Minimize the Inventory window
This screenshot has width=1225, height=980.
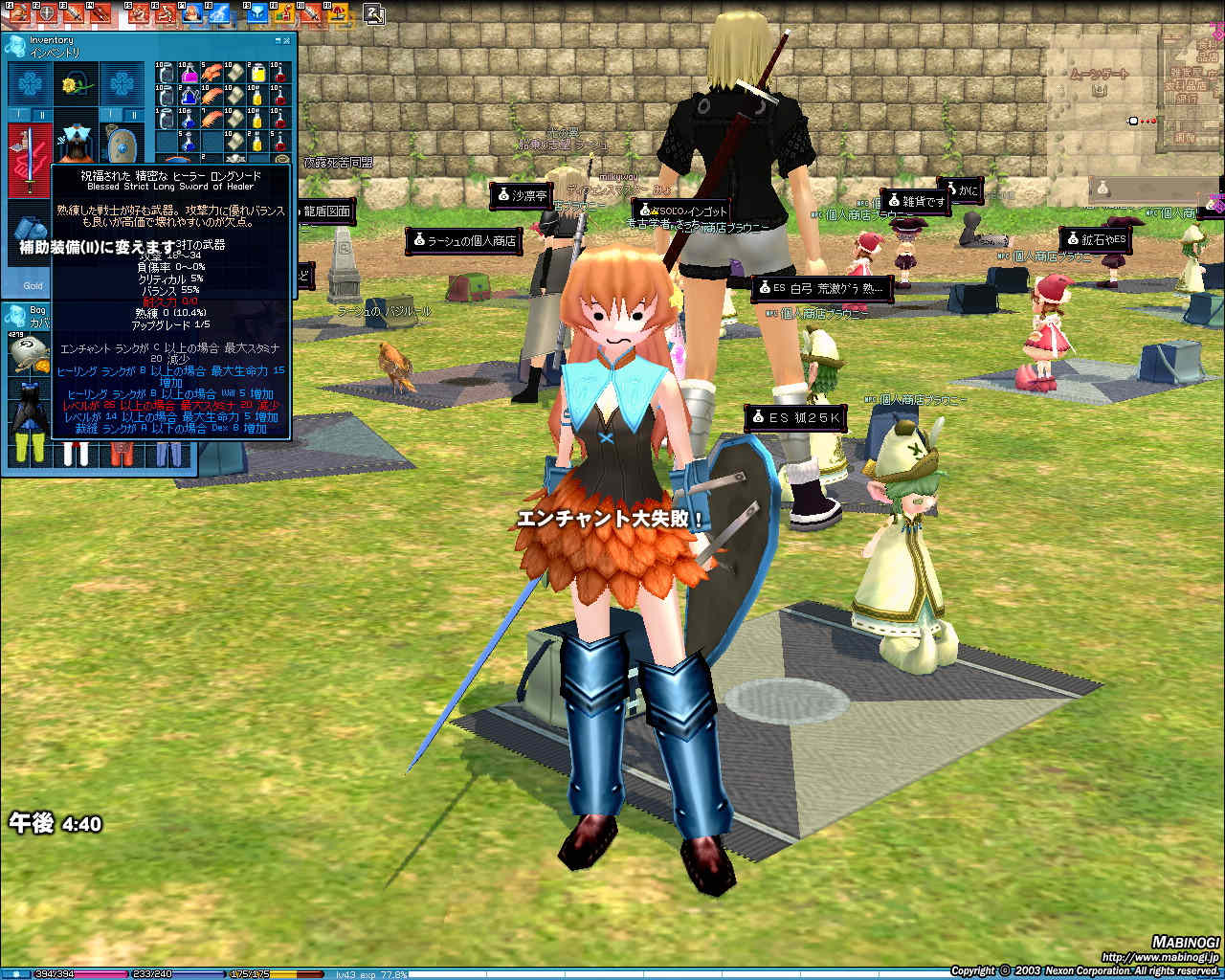click(278, 41)
